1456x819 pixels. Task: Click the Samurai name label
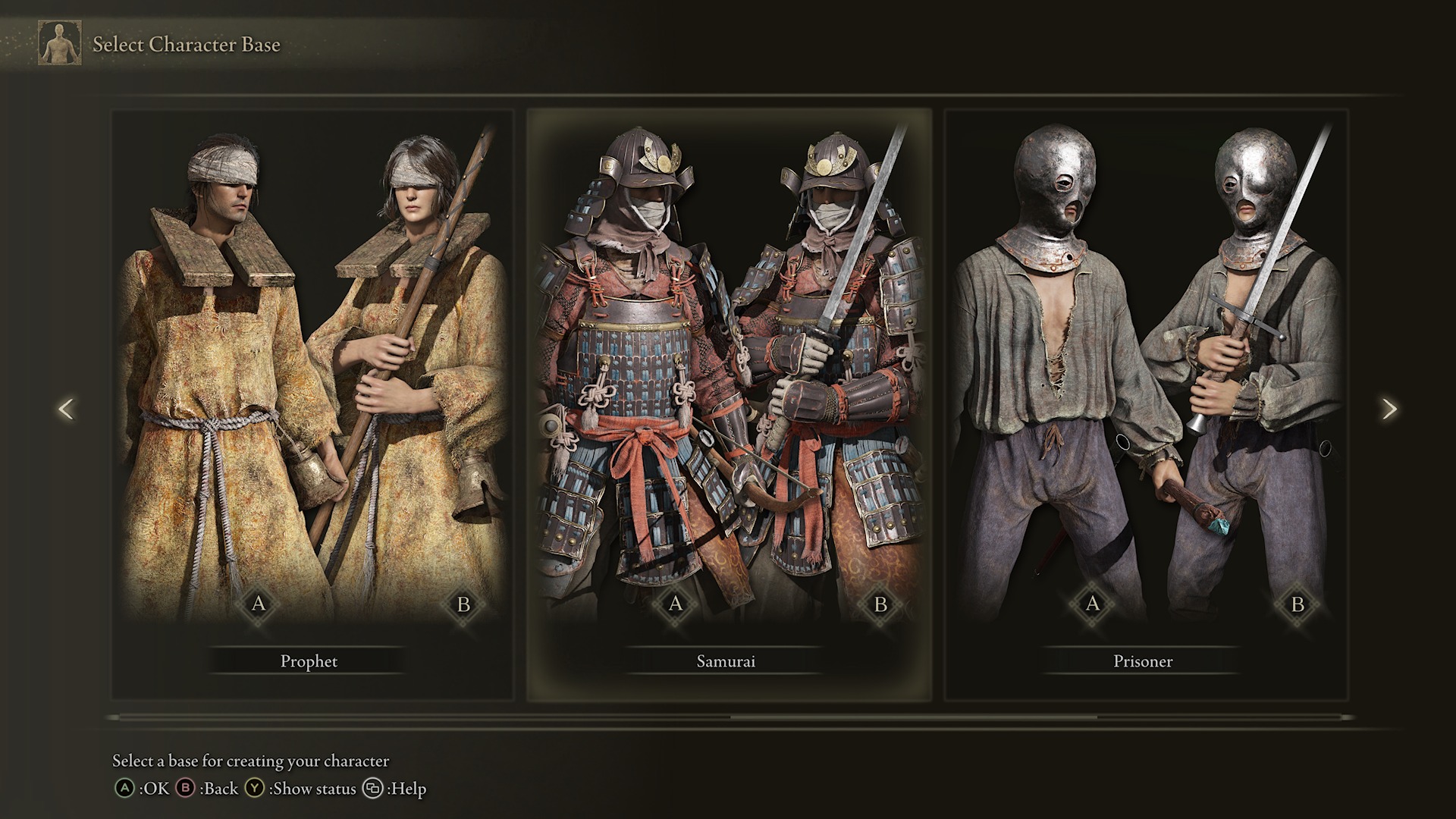[x=726, y=661]
